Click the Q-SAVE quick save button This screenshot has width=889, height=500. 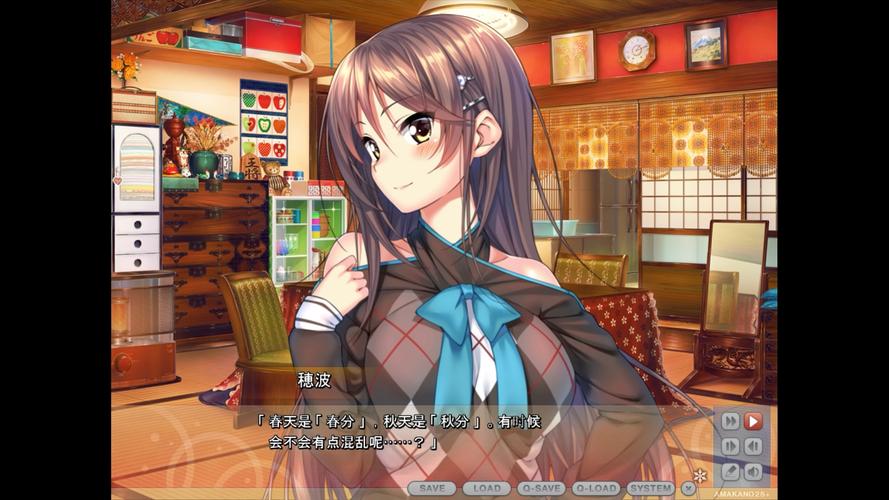click(541, 489)
